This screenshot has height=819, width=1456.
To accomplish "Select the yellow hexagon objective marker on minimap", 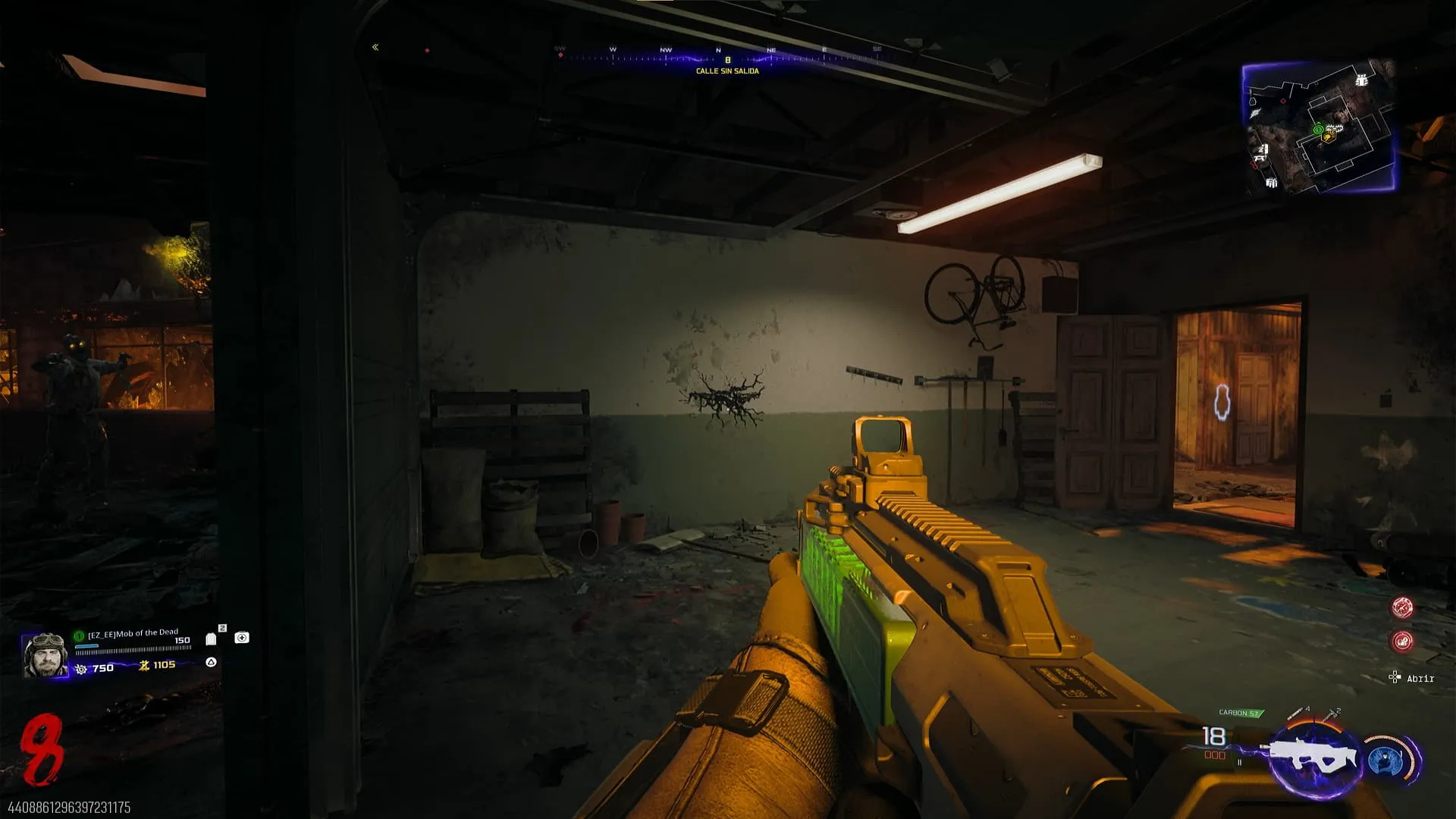I will 1328,138.
